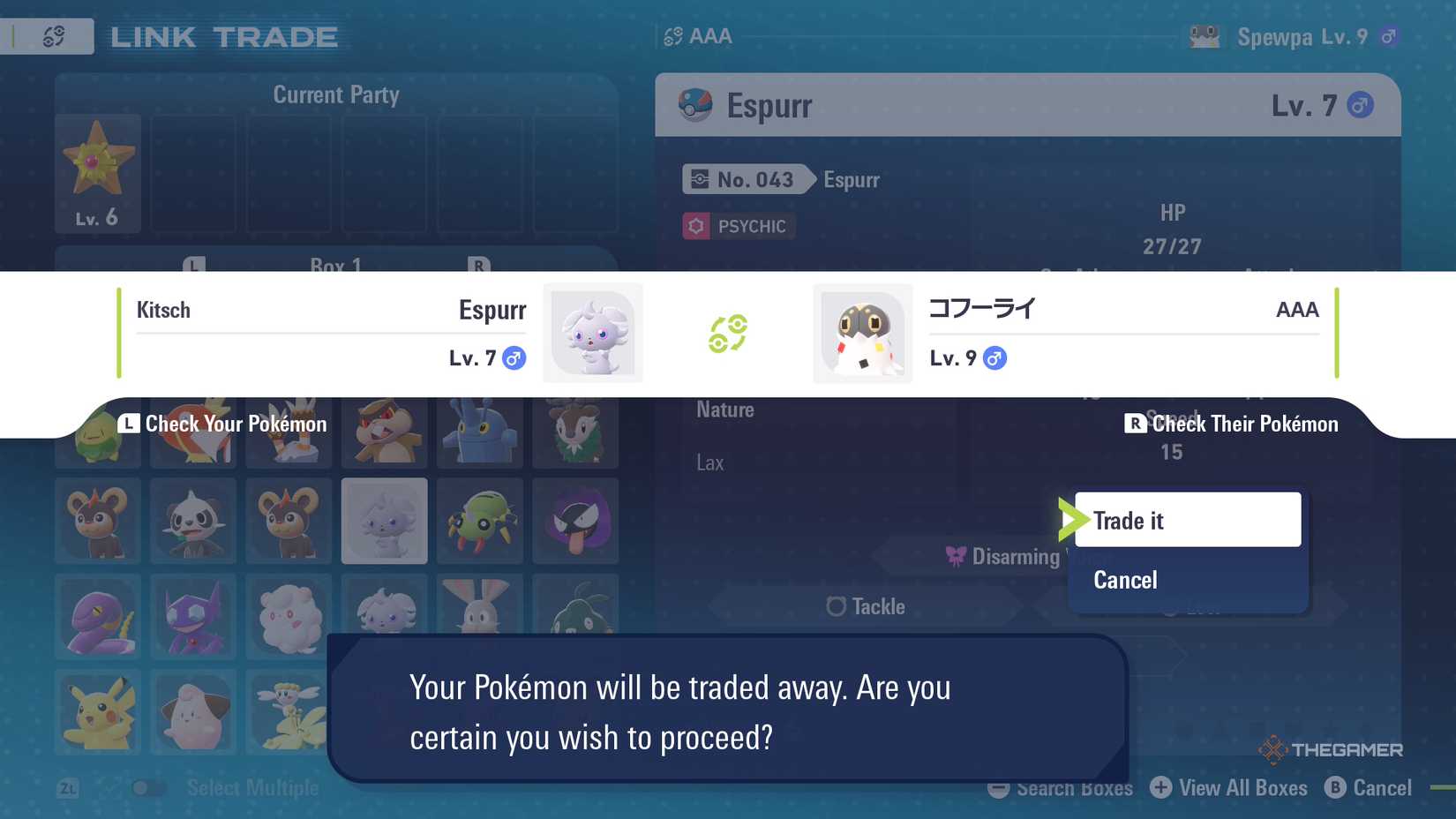This screenshot has height=819, width=1456.
Task: Expand the No. 043 dex entry badge
Action: 746,179
